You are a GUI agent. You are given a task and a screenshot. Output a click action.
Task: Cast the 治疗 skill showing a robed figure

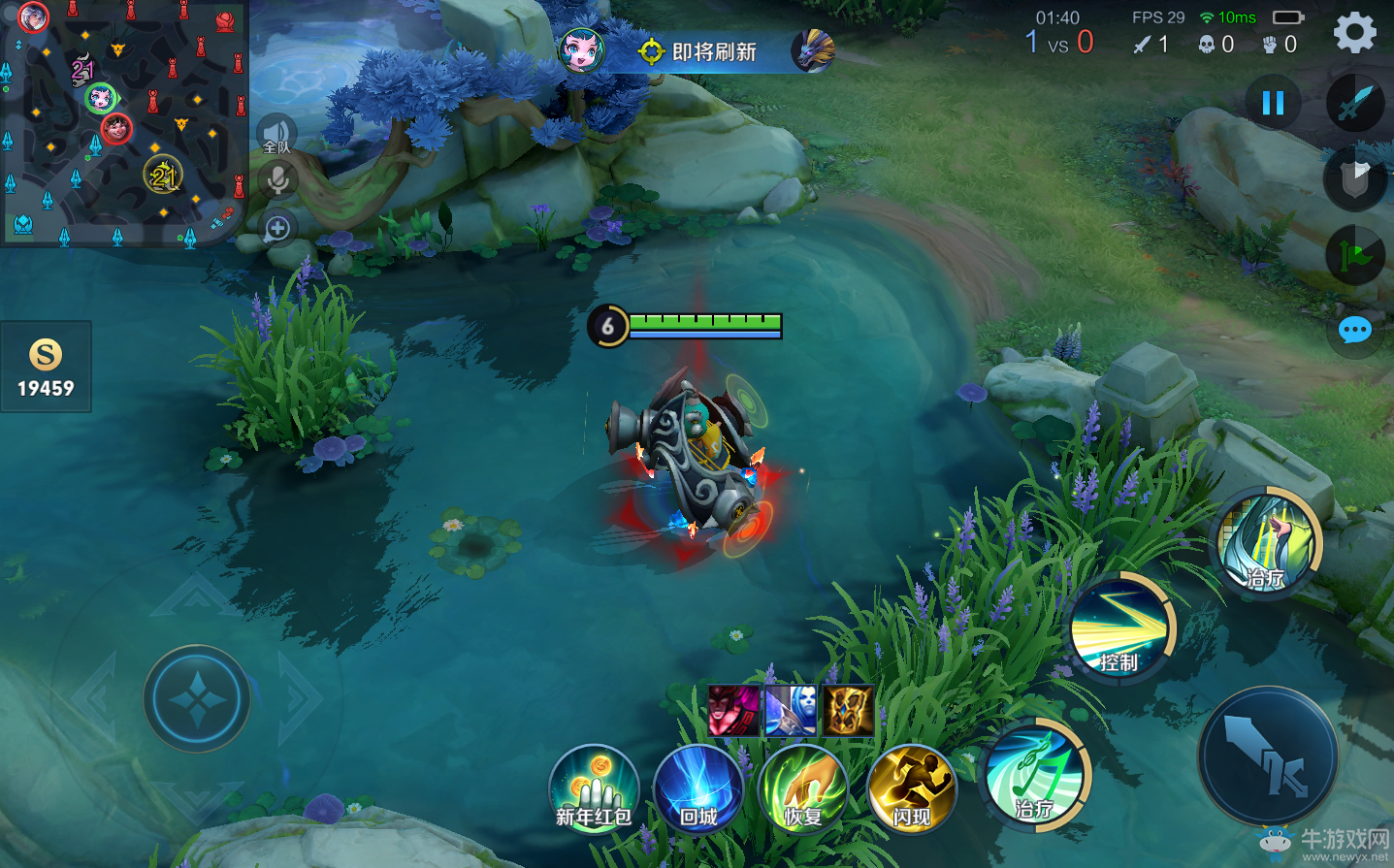click(x=1267, y=543)
